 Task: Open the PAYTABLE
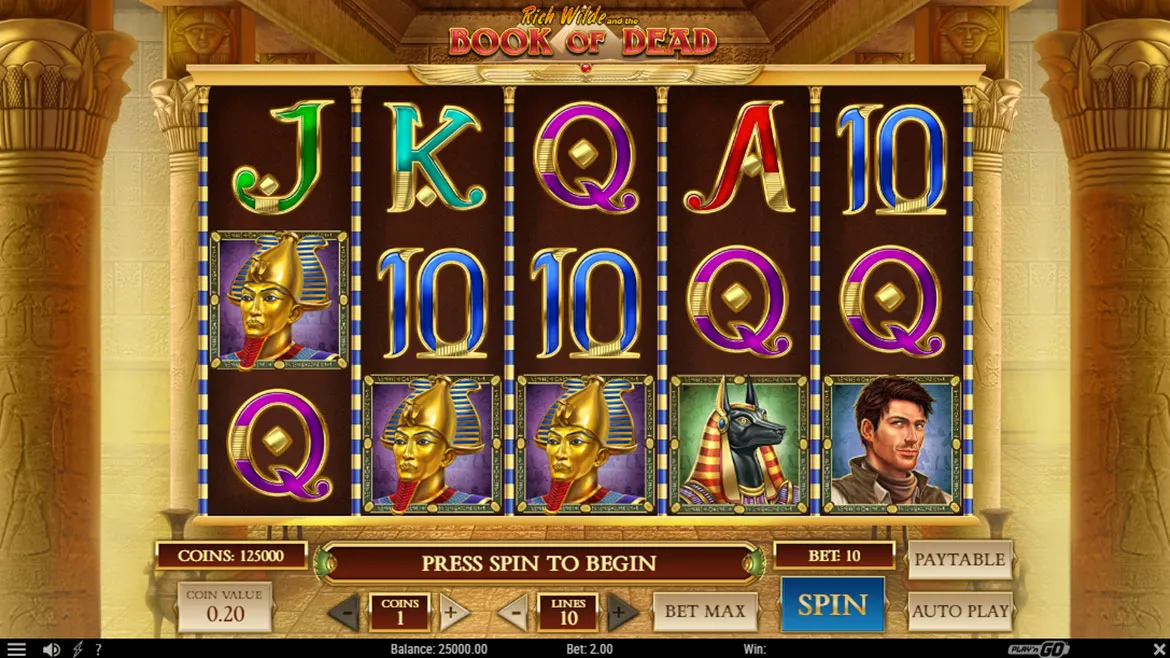coord(959,560)
